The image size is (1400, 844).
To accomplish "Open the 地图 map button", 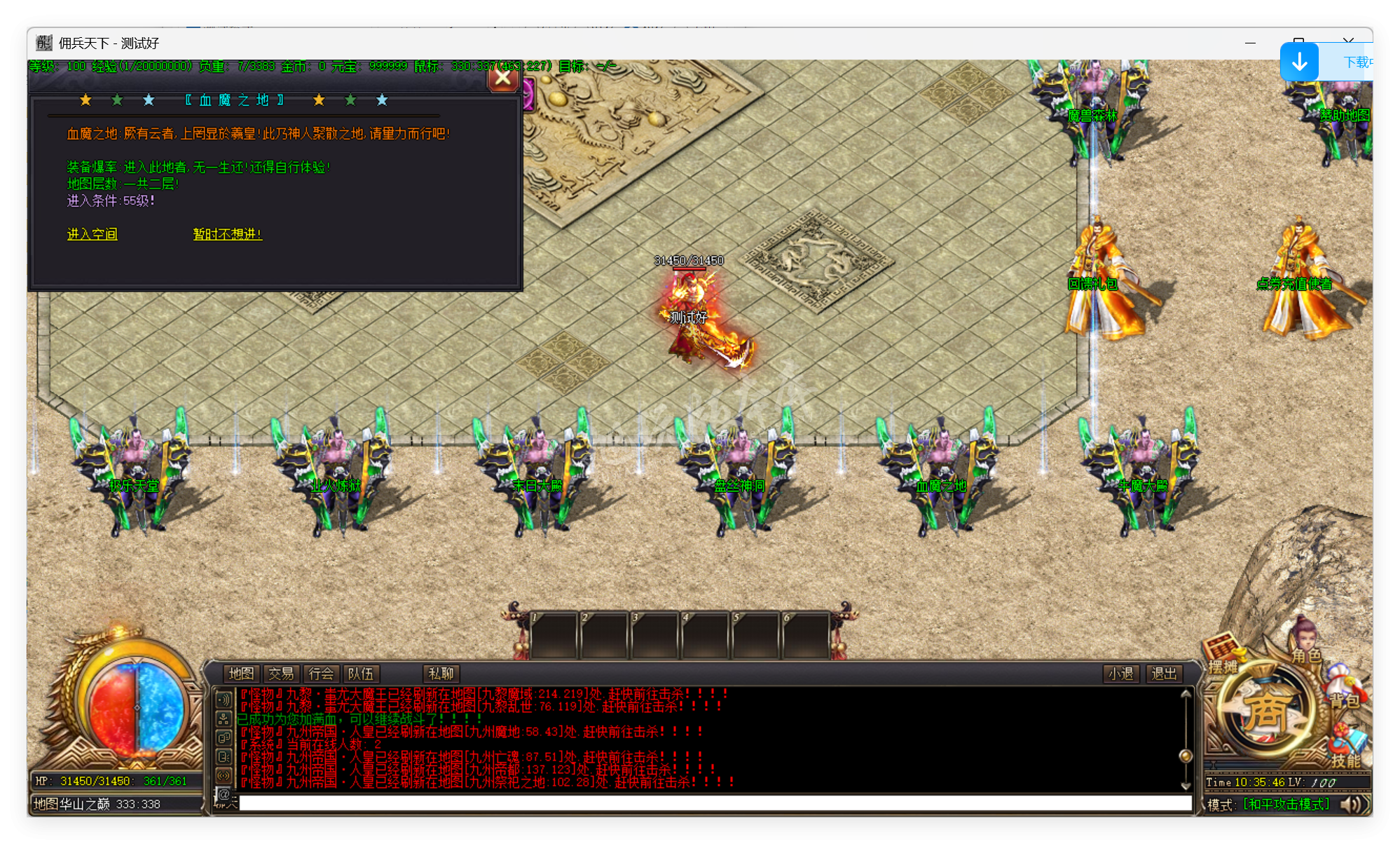I will pyautogui.click(x=241, y=674).
